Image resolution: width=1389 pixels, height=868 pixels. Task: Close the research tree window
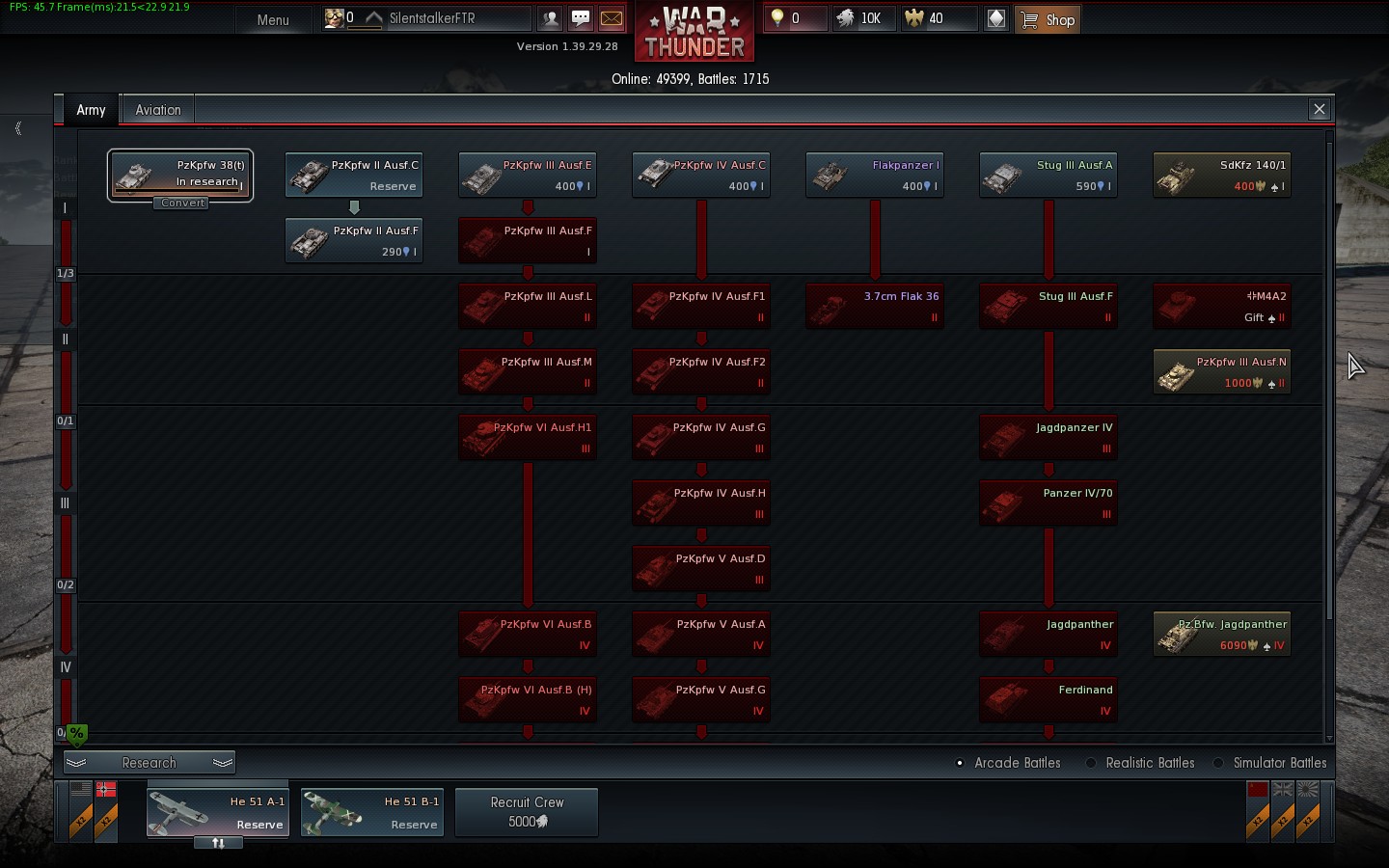pyautogui.click(x=1320, y=109)
